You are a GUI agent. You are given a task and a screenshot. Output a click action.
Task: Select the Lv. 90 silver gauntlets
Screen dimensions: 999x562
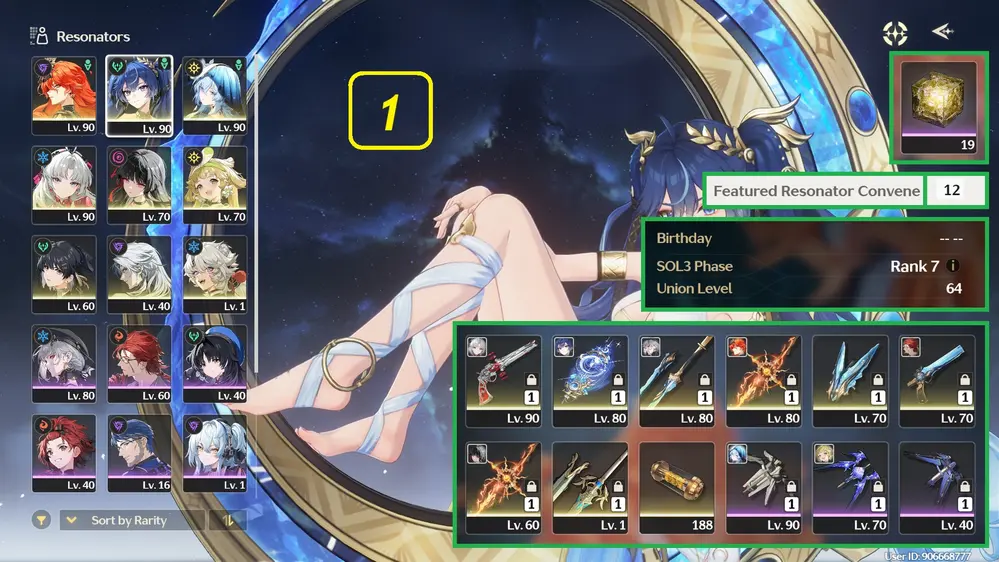(x=764, y=479)
